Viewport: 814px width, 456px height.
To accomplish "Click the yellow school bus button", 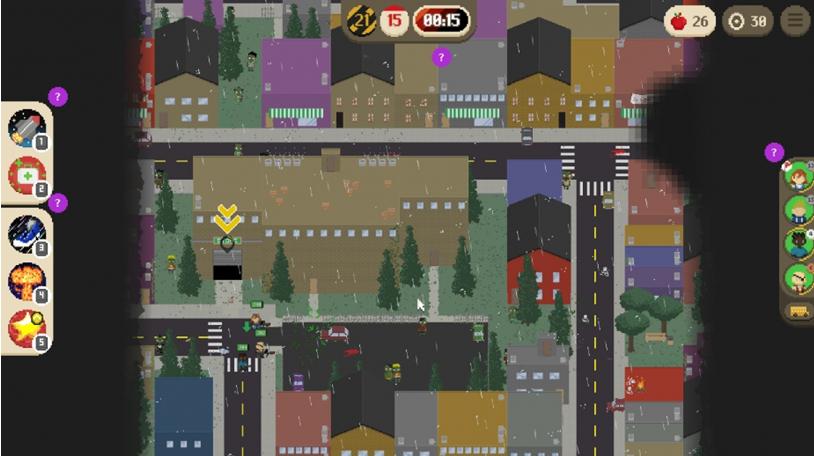I will (x=799, y=311).
